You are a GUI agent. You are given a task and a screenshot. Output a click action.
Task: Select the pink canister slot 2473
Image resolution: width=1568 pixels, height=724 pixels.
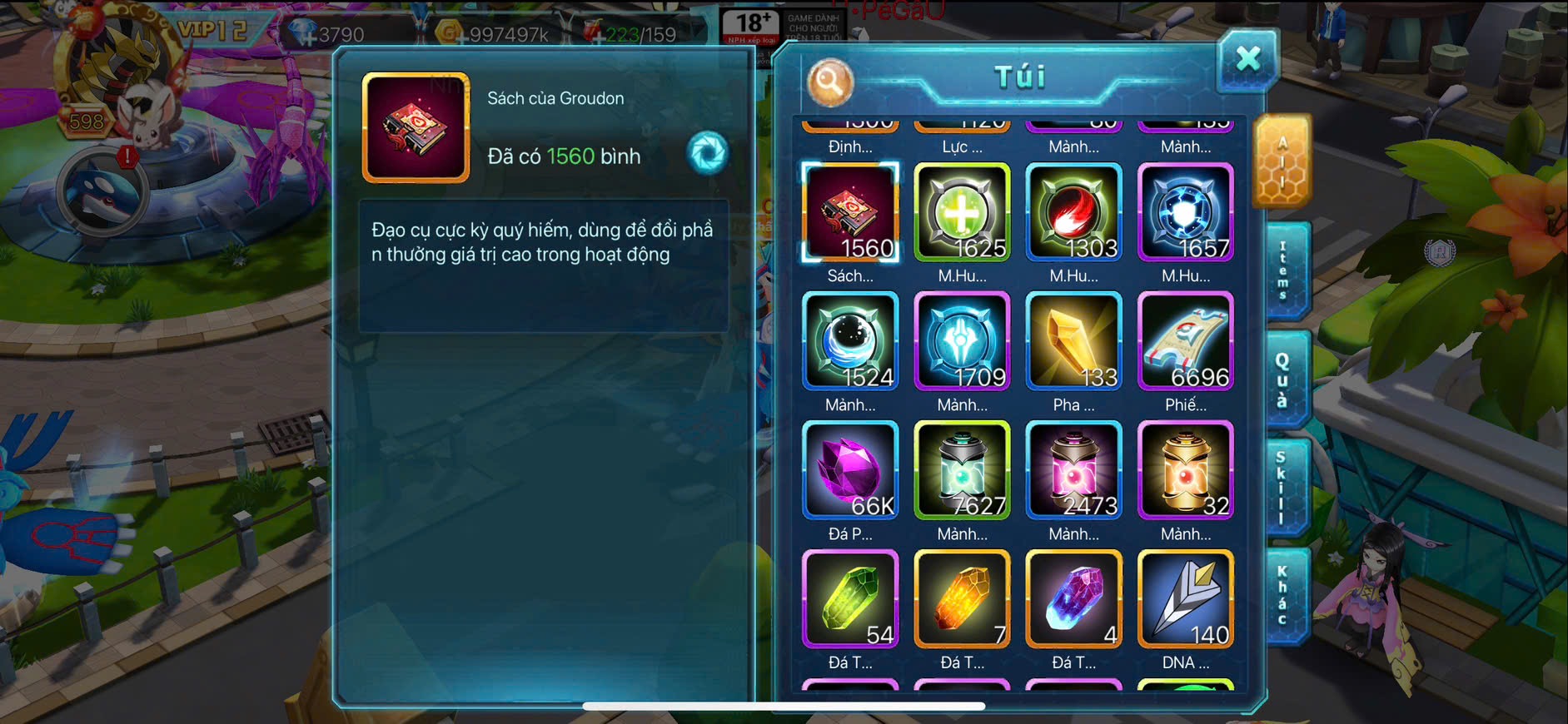pos(1074,471)
